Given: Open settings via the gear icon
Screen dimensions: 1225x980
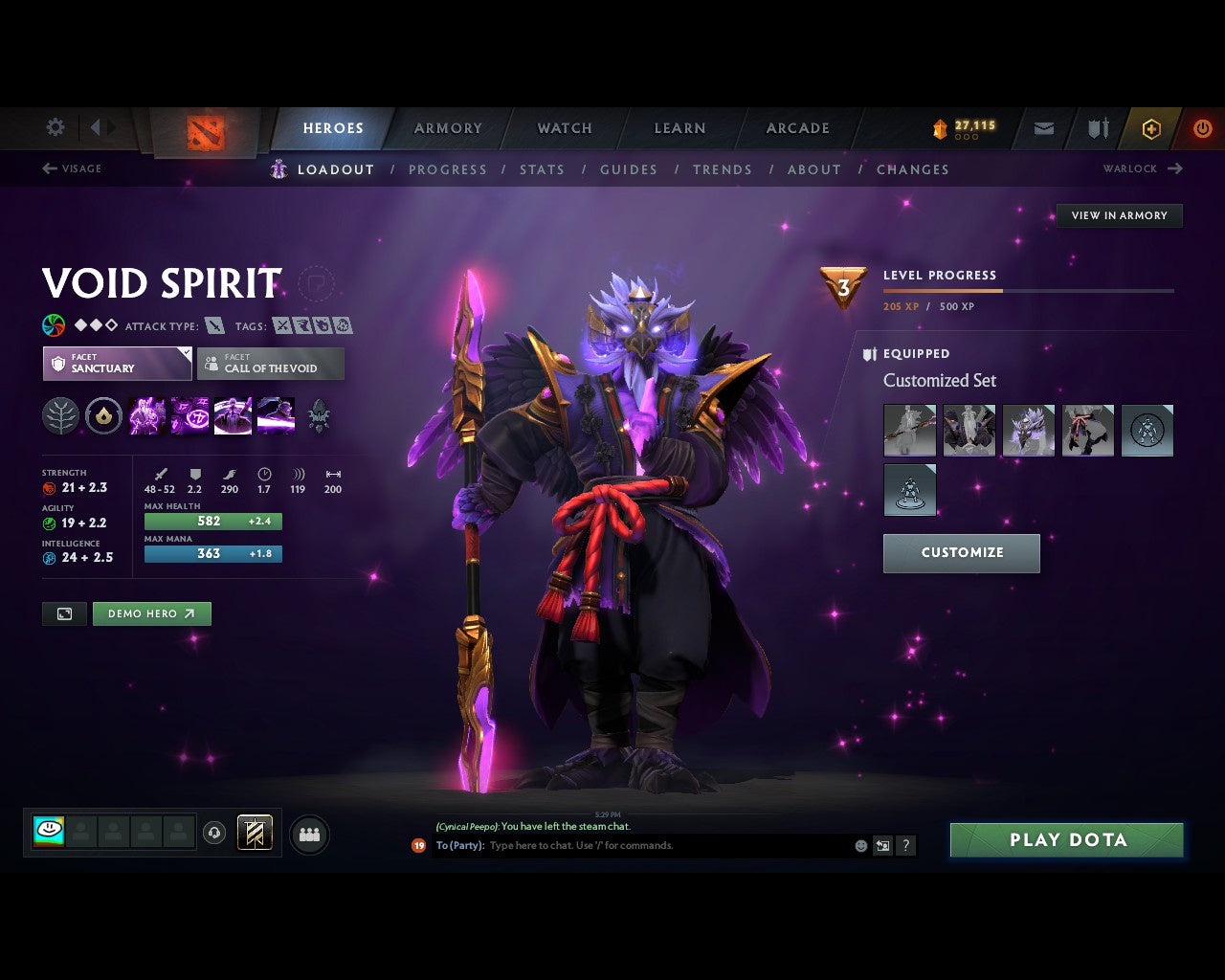Looking at the screenshot, I should click(x=55, y=127).
